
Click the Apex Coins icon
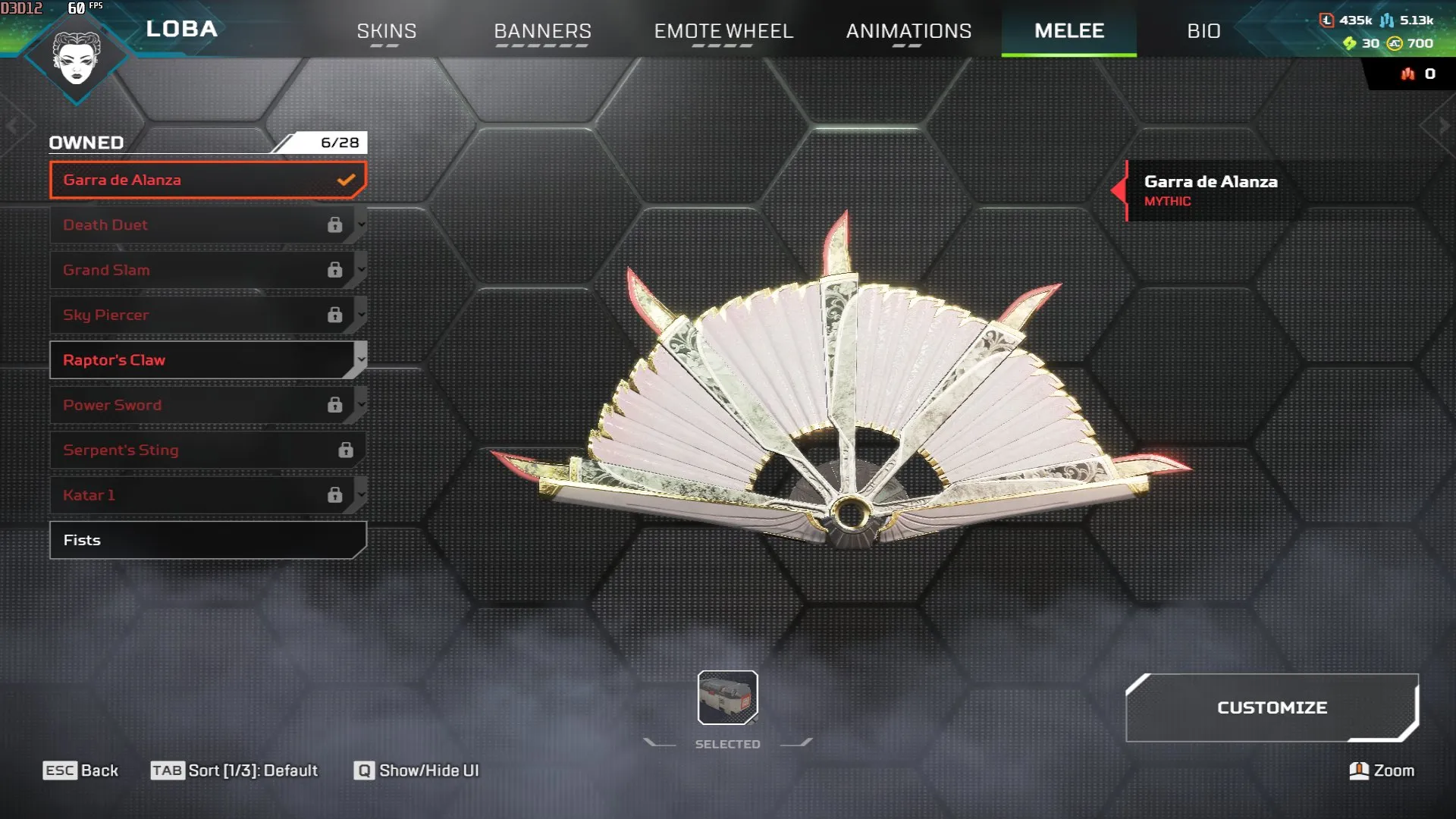(1394, 43)
